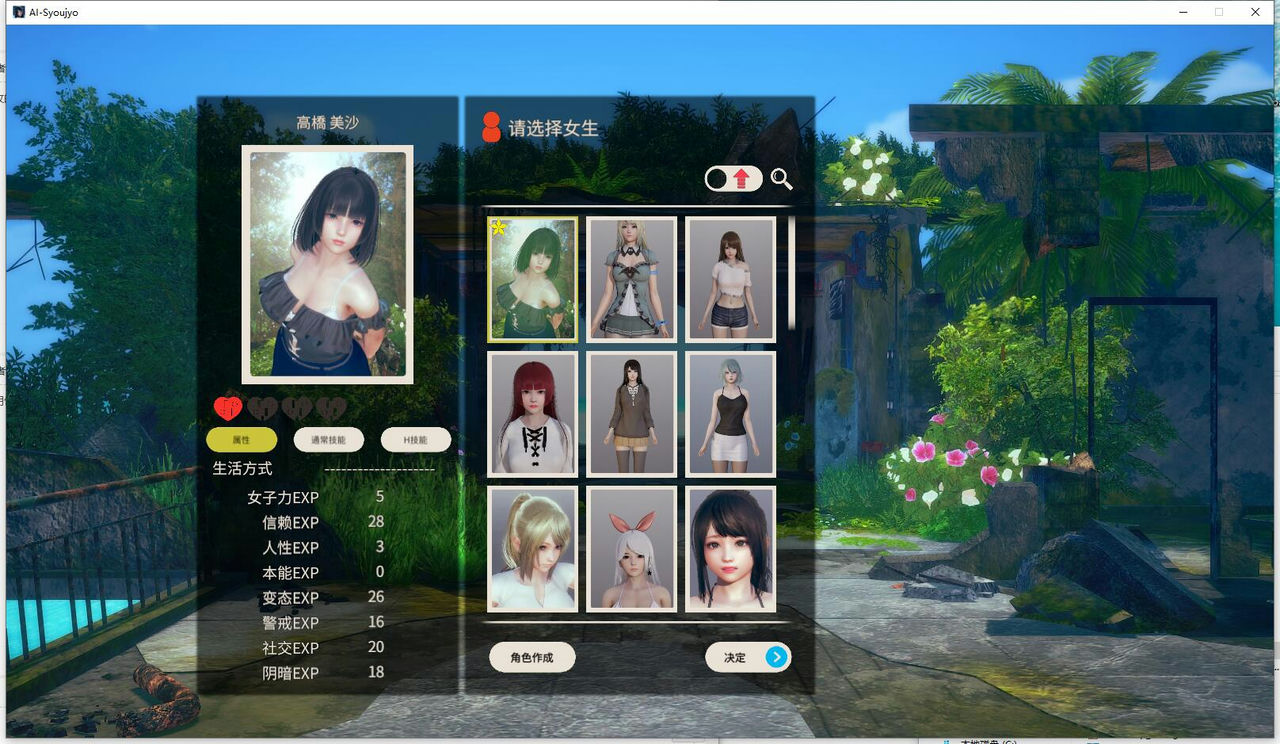Select the red-haired girl's thumbnail
Viewport: 1280px width, 744px height.
[531, 414]
